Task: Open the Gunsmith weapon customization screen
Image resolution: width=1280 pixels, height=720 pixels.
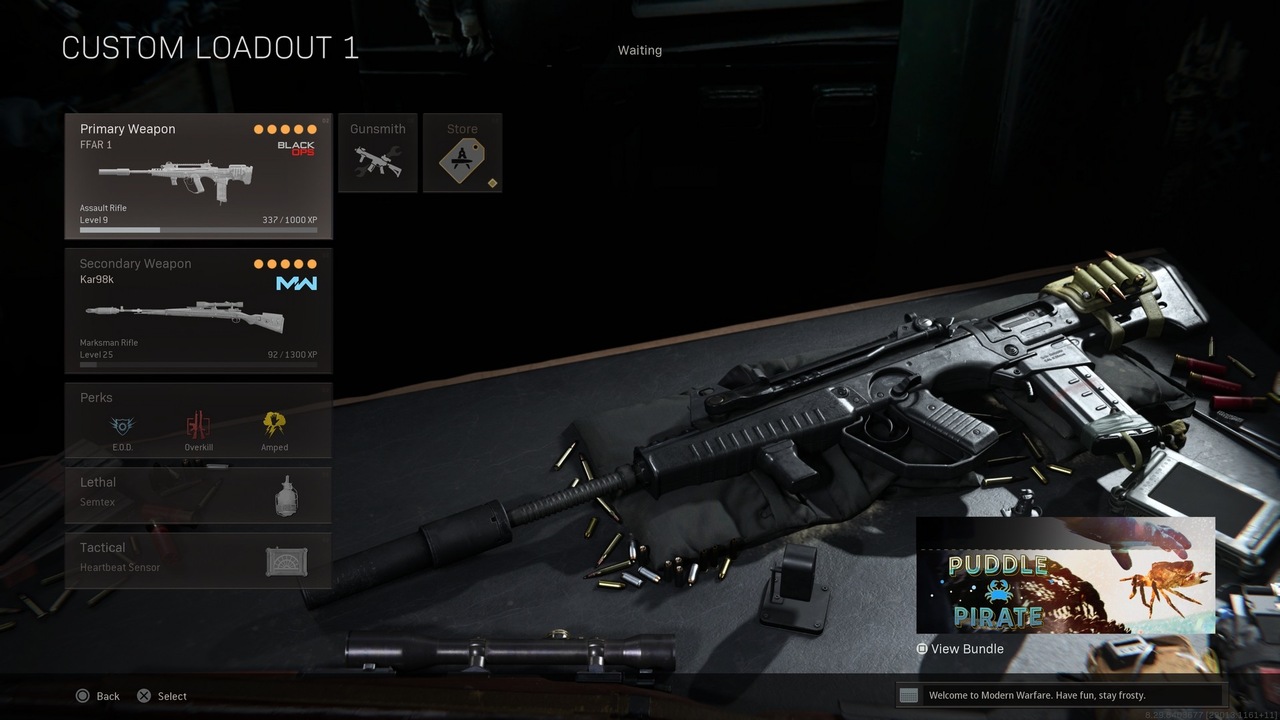Action: click(x=378, y=152)
